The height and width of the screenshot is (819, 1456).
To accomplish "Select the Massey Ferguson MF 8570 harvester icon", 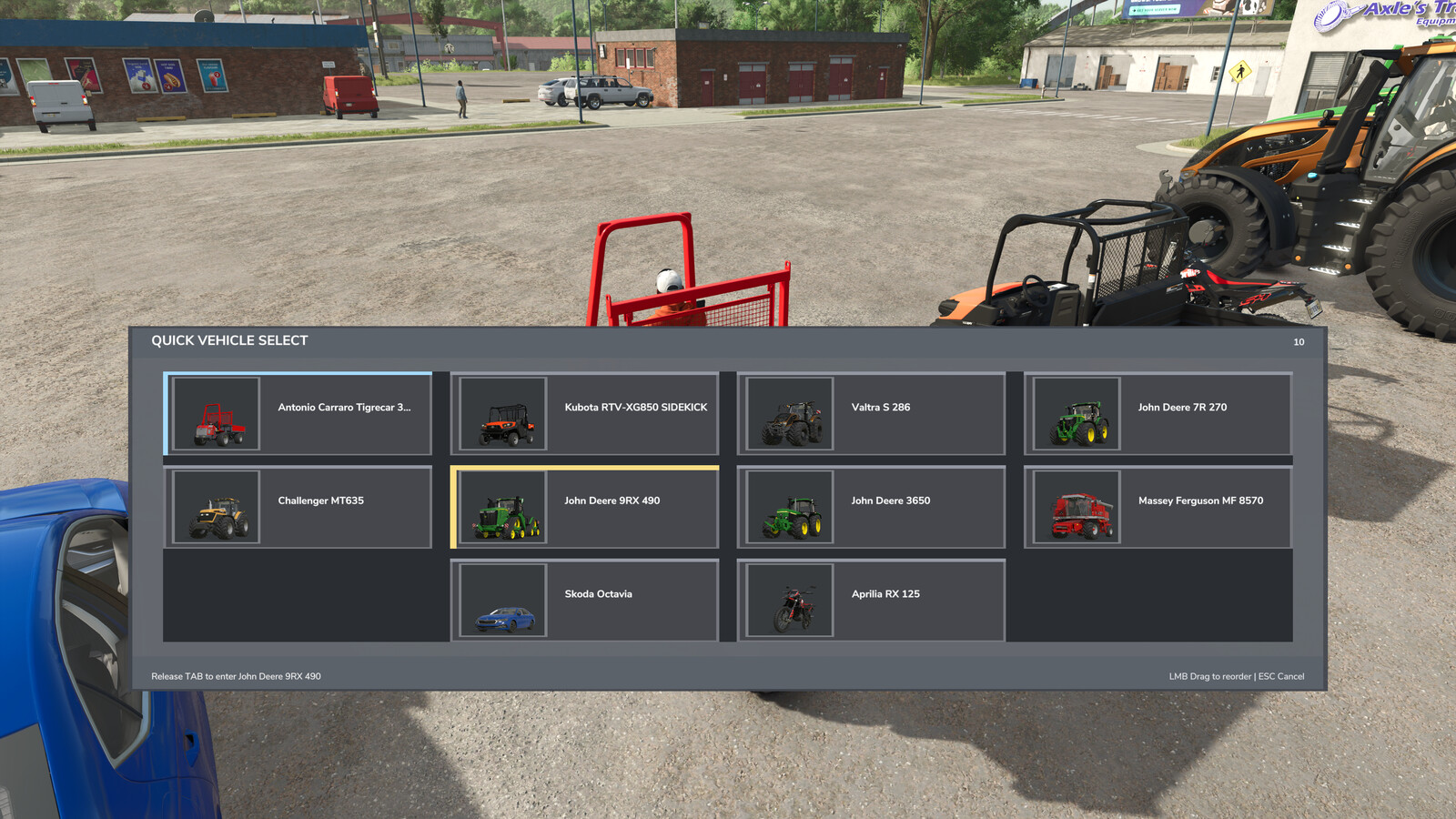I will click(x=1074, y=507).
